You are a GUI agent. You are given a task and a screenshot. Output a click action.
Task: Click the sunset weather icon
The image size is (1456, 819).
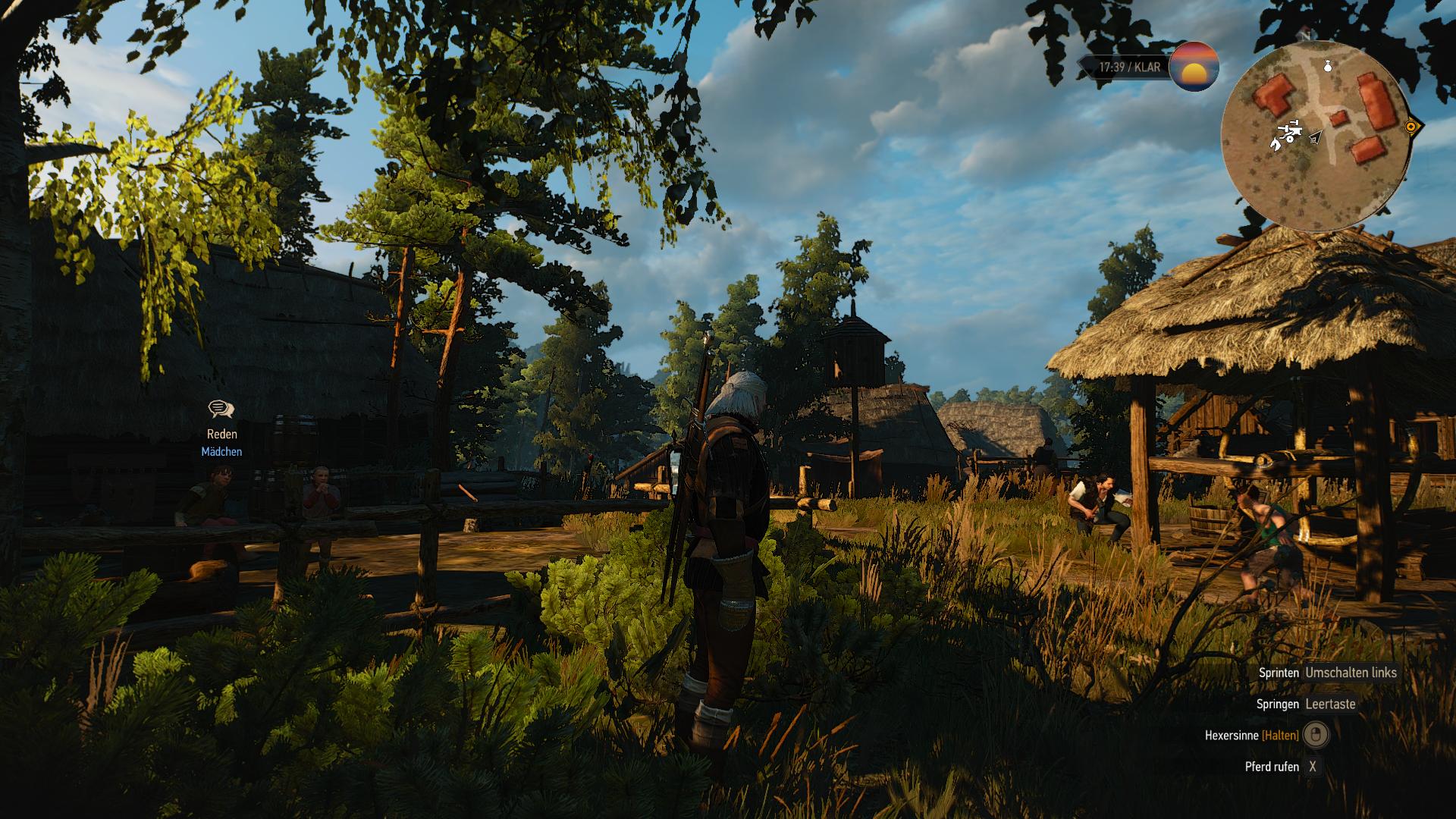point(1194,67)
